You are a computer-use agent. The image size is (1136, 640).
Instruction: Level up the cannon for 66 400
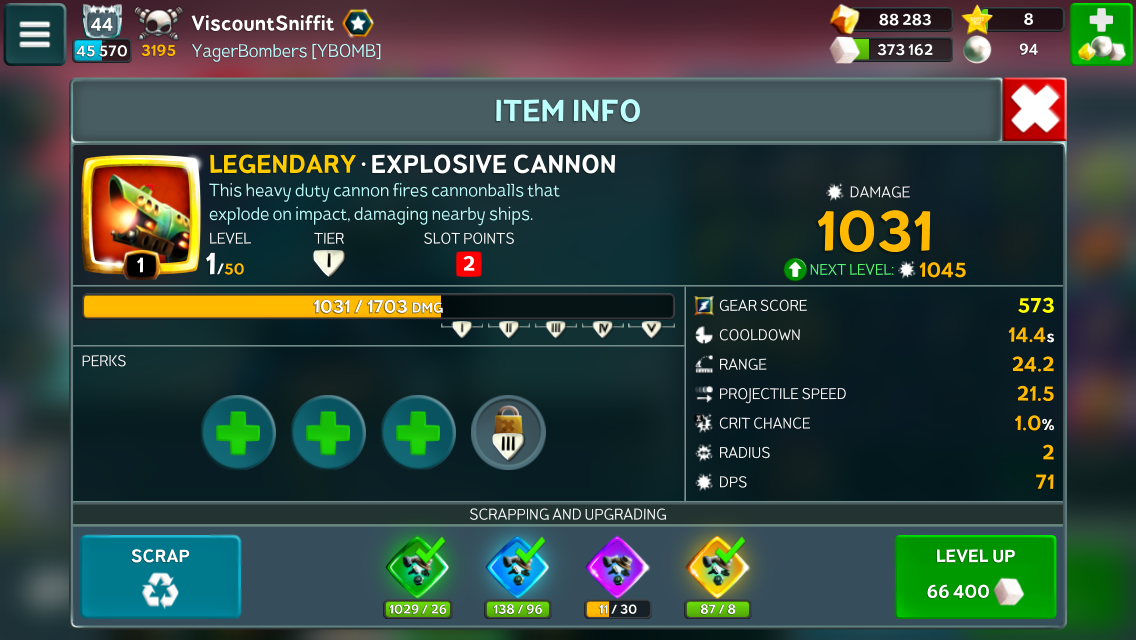click(x=975, y=576)
